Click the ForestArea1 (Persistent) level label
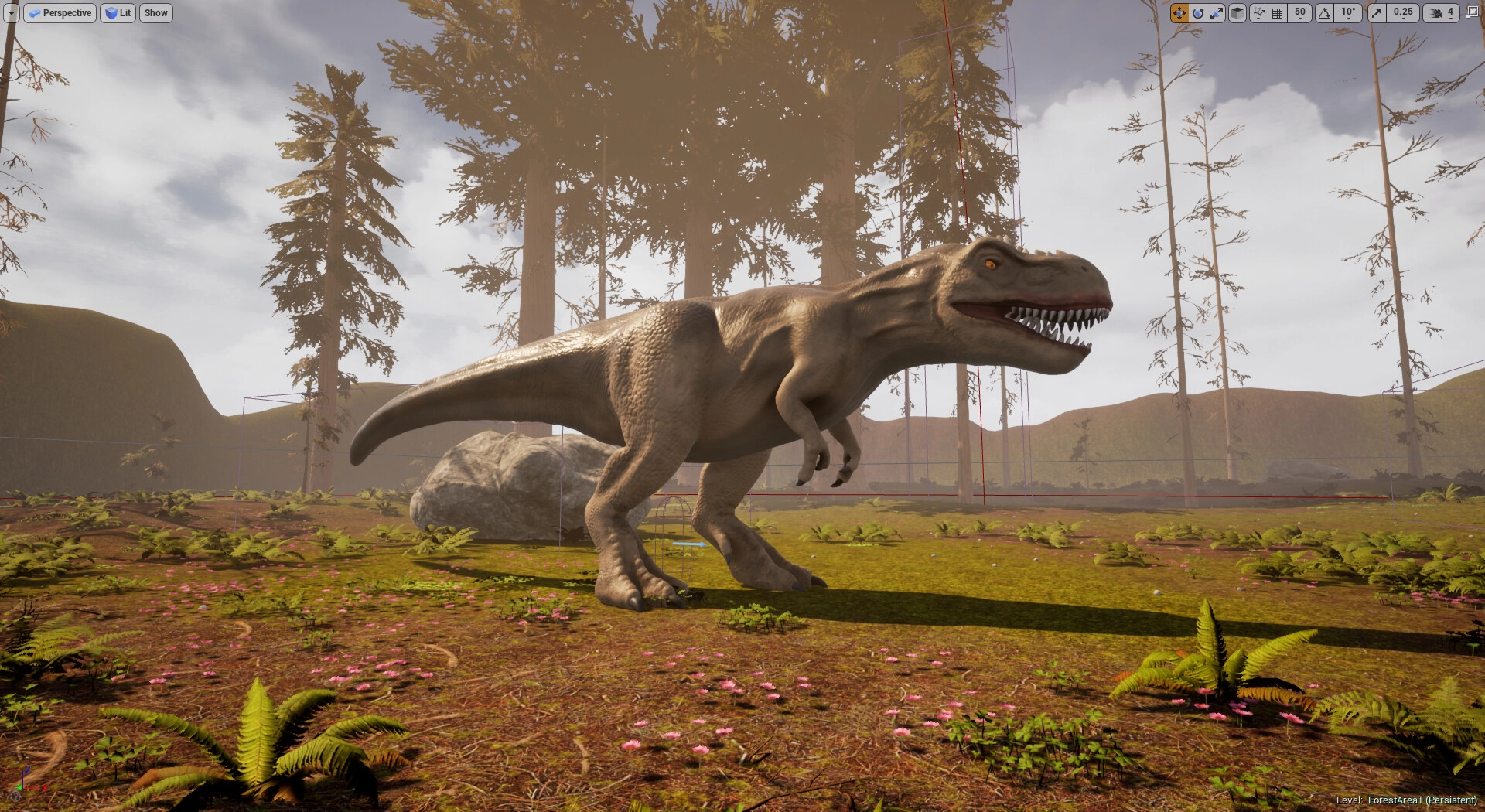Viewport: 1485px width, 812px height. pyautogui.click(x=1422, y=800)
